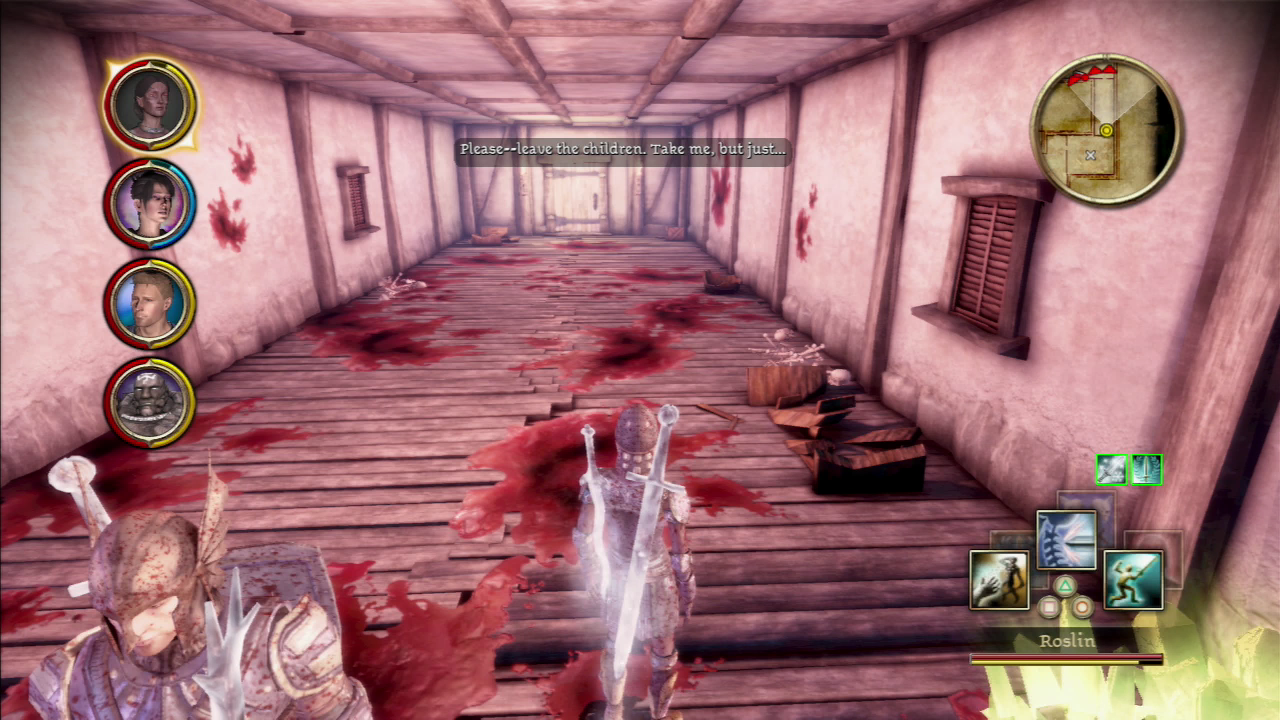The height and width of the screenshot is (720, 1280).
Task: Open the circular minimap
Action: 1105,130
